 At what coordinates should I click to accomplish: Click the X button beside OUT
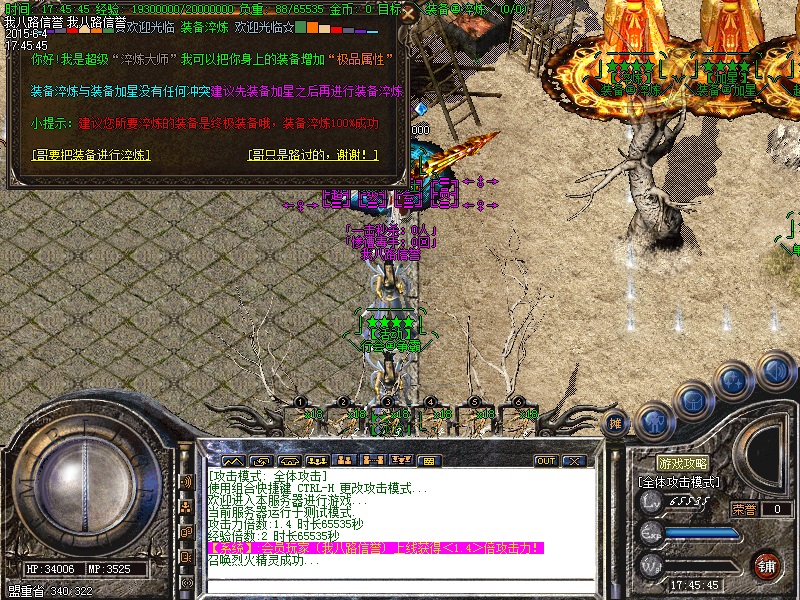tap(573, 461)
